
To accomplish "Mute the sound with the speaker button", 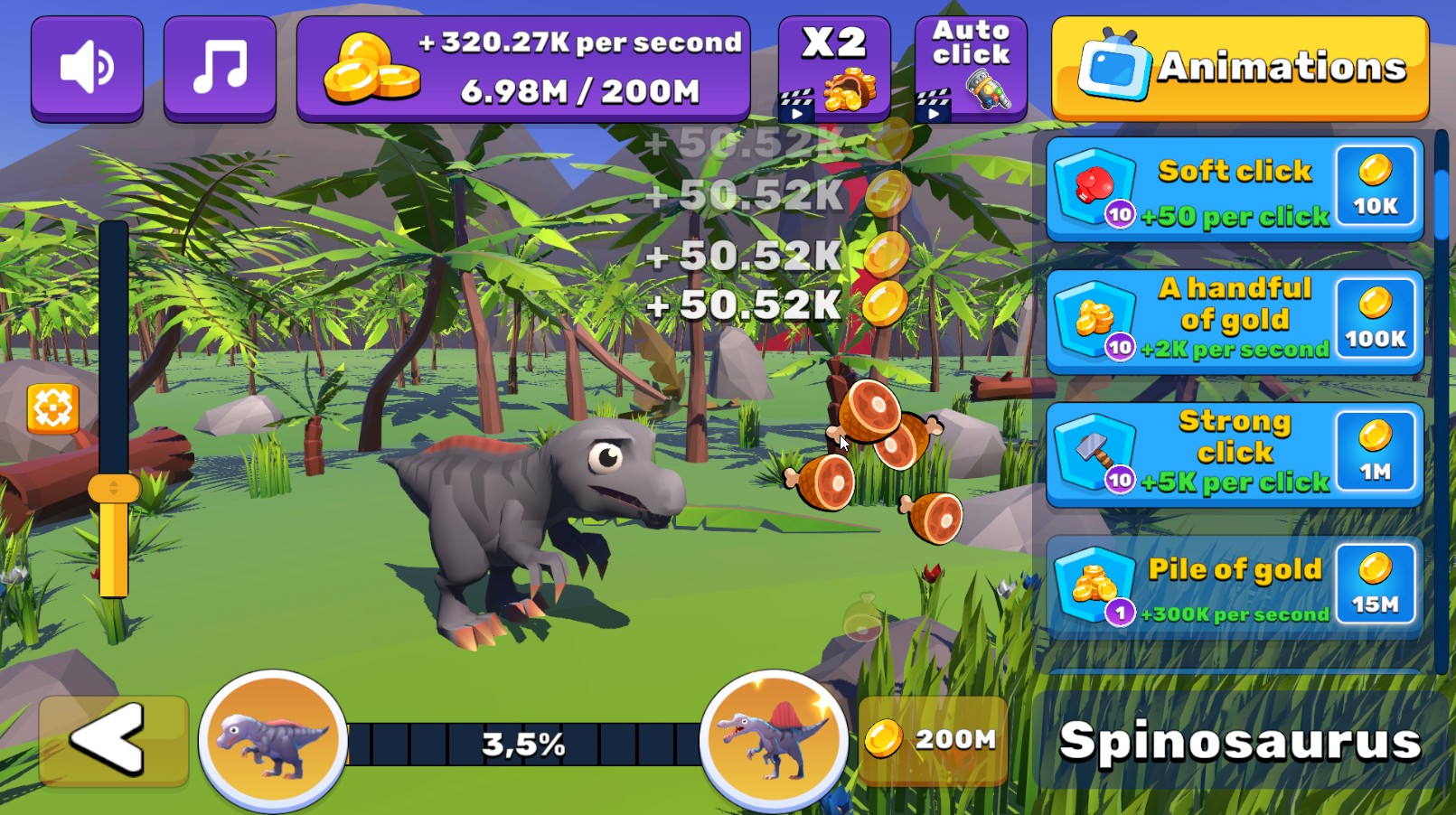I will point(87,66).
